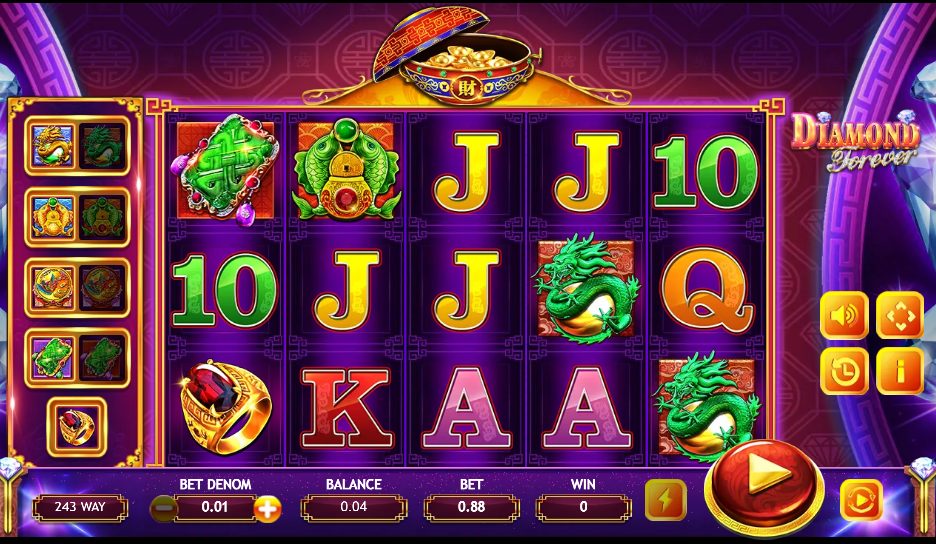Select the fish charm symbol pair panel
Image resolution: width=936 pixels, height=544 pixels.
coord(77,216)
